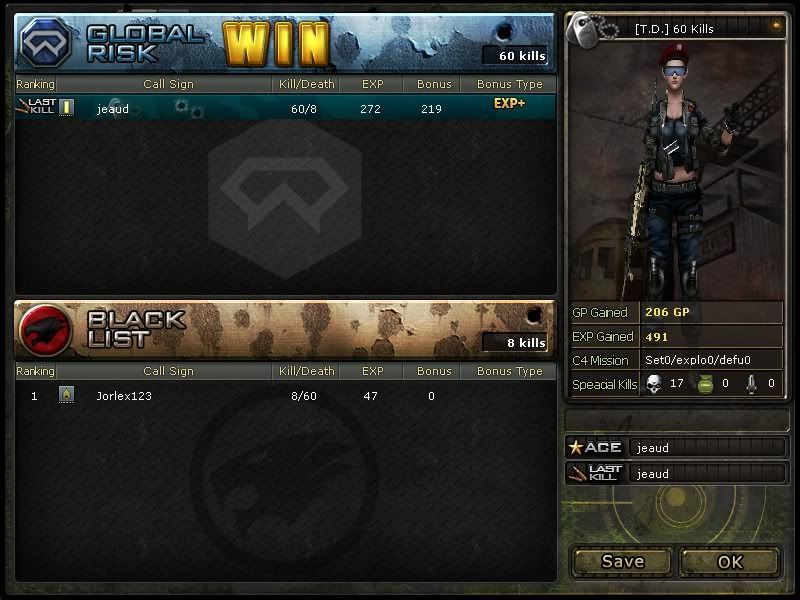Select Jorlex123's row in Black List scoreboard
This screenshot has height=600, width=800.
tap(285, 396)
